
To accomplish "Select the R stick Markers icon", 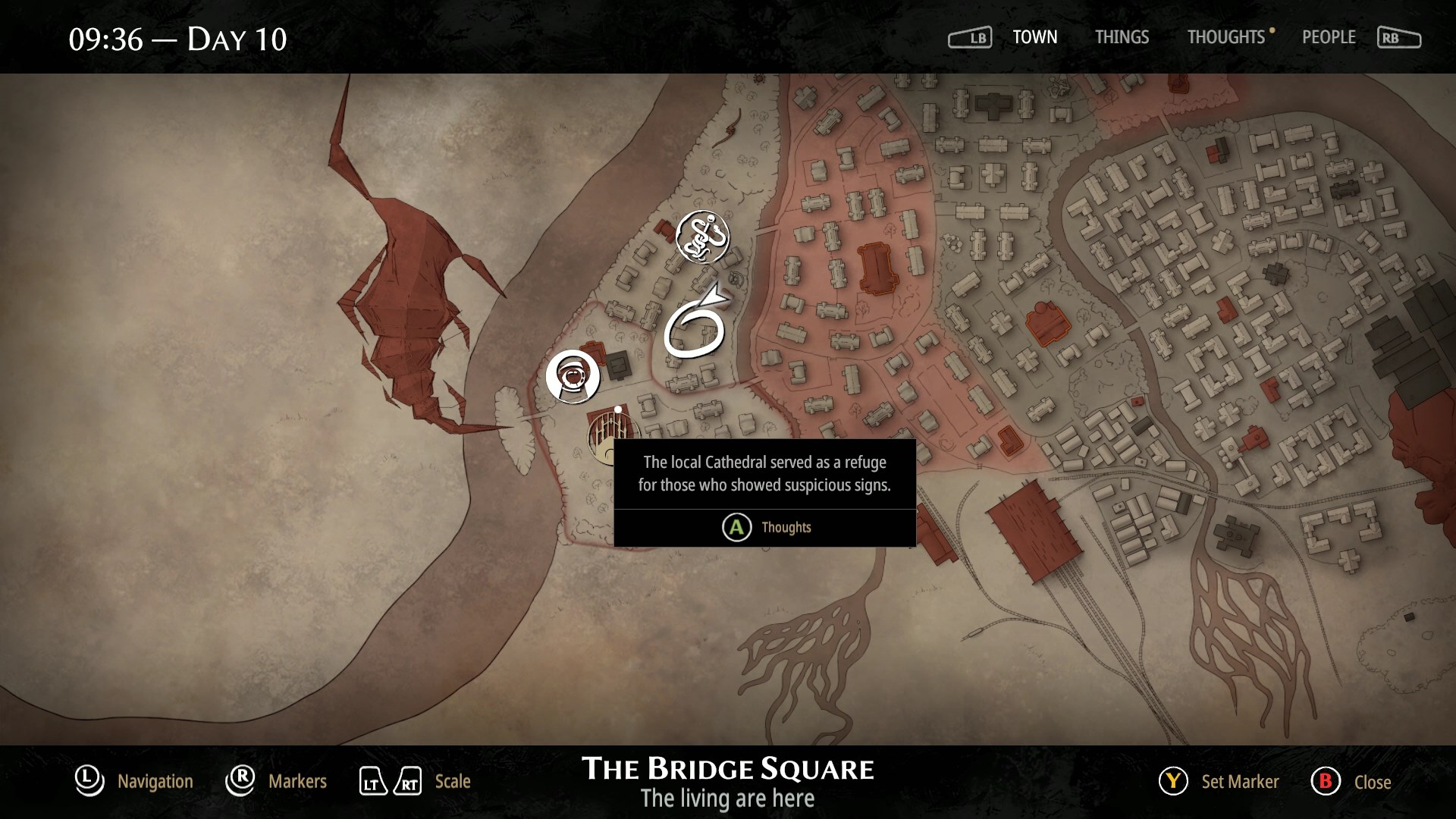I will (x=240, y=781).
